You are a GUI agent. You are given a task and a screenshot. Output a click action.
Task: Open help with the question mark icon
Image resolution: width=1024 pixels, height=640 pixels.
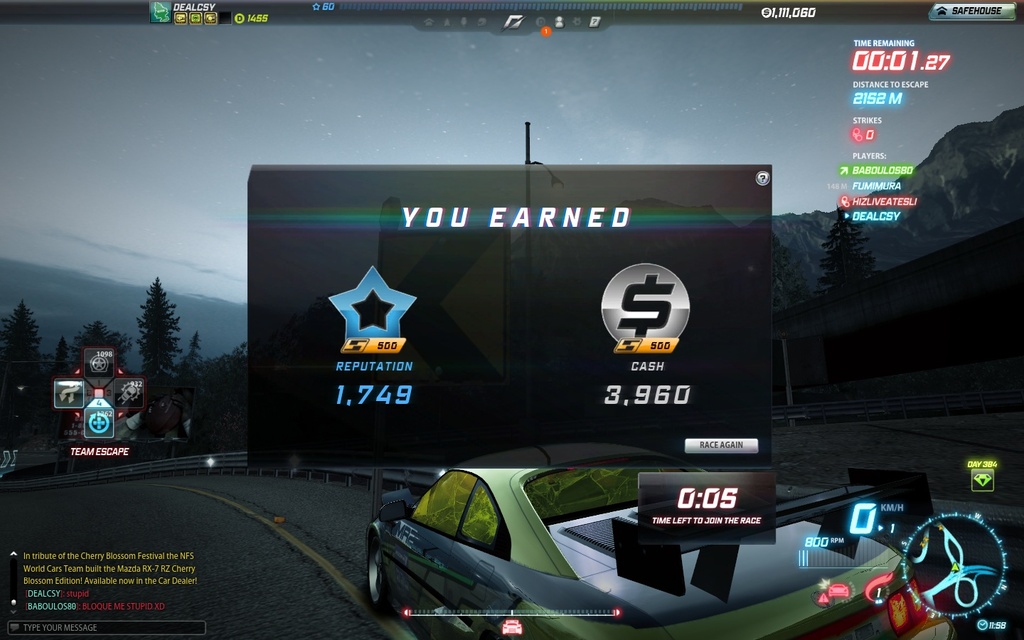point(762,178)
